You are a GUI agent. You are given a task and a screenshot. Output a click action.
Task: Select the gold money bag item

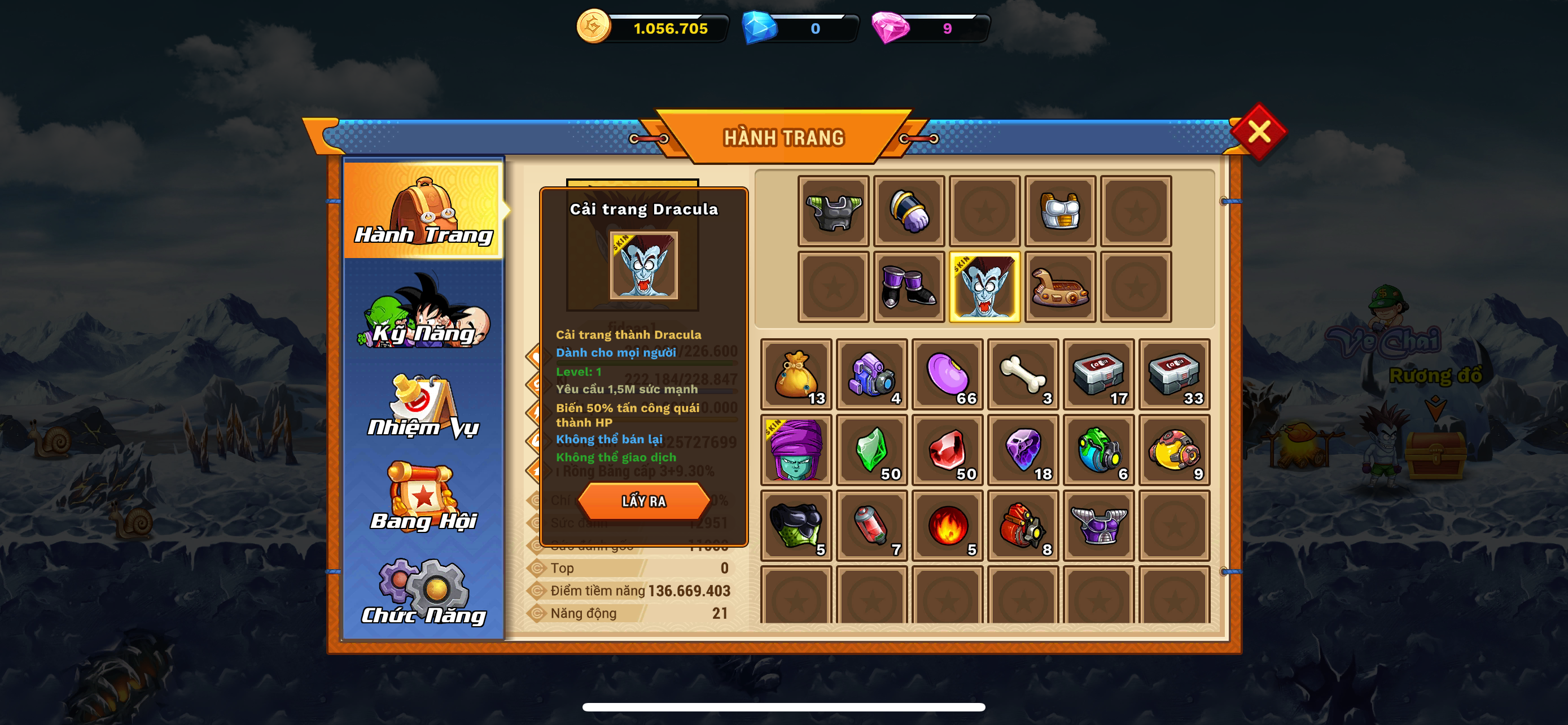coord(795,374)
